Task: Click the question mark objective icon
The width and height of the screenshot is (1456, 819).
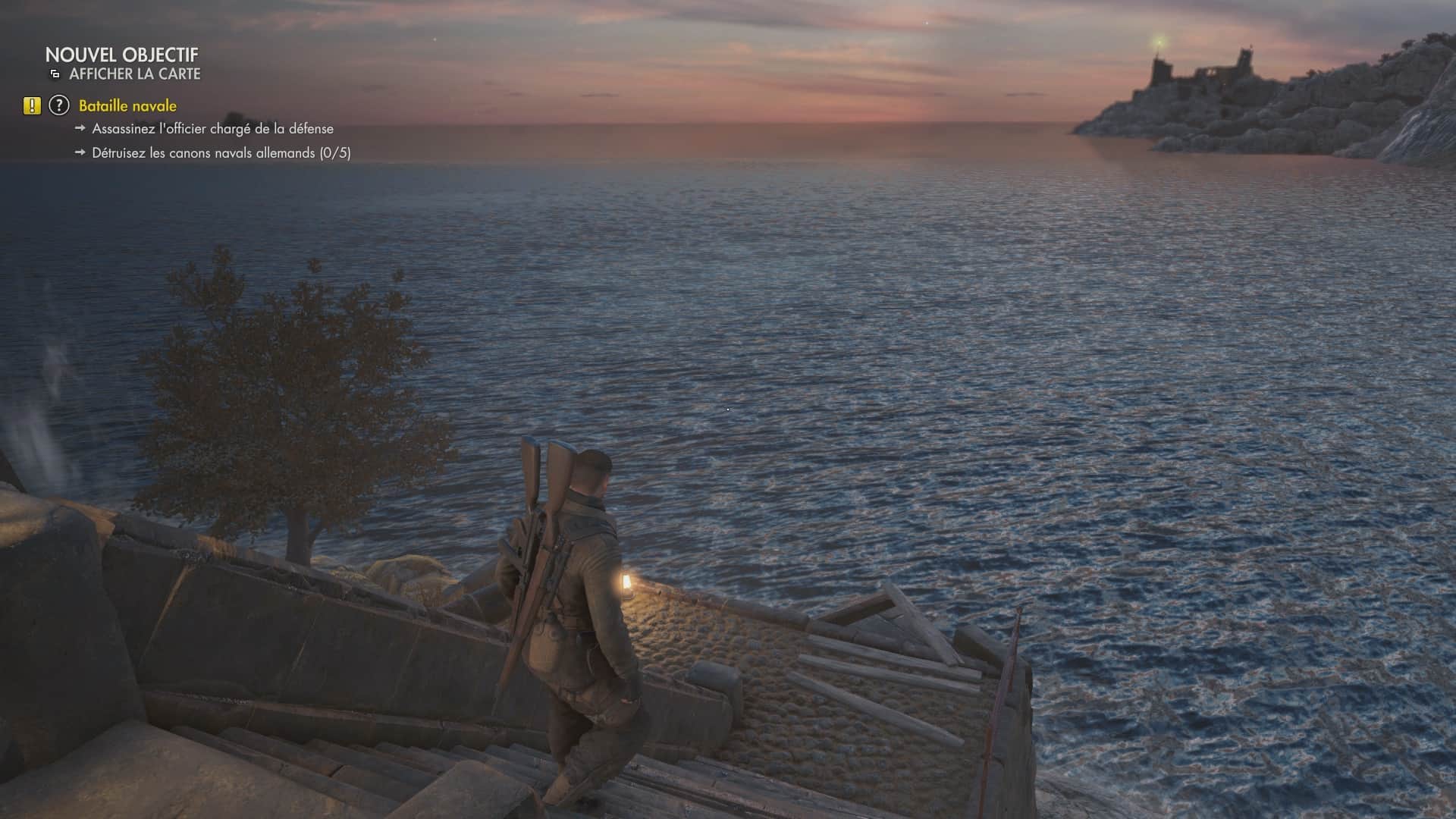Action: [59, 106]
